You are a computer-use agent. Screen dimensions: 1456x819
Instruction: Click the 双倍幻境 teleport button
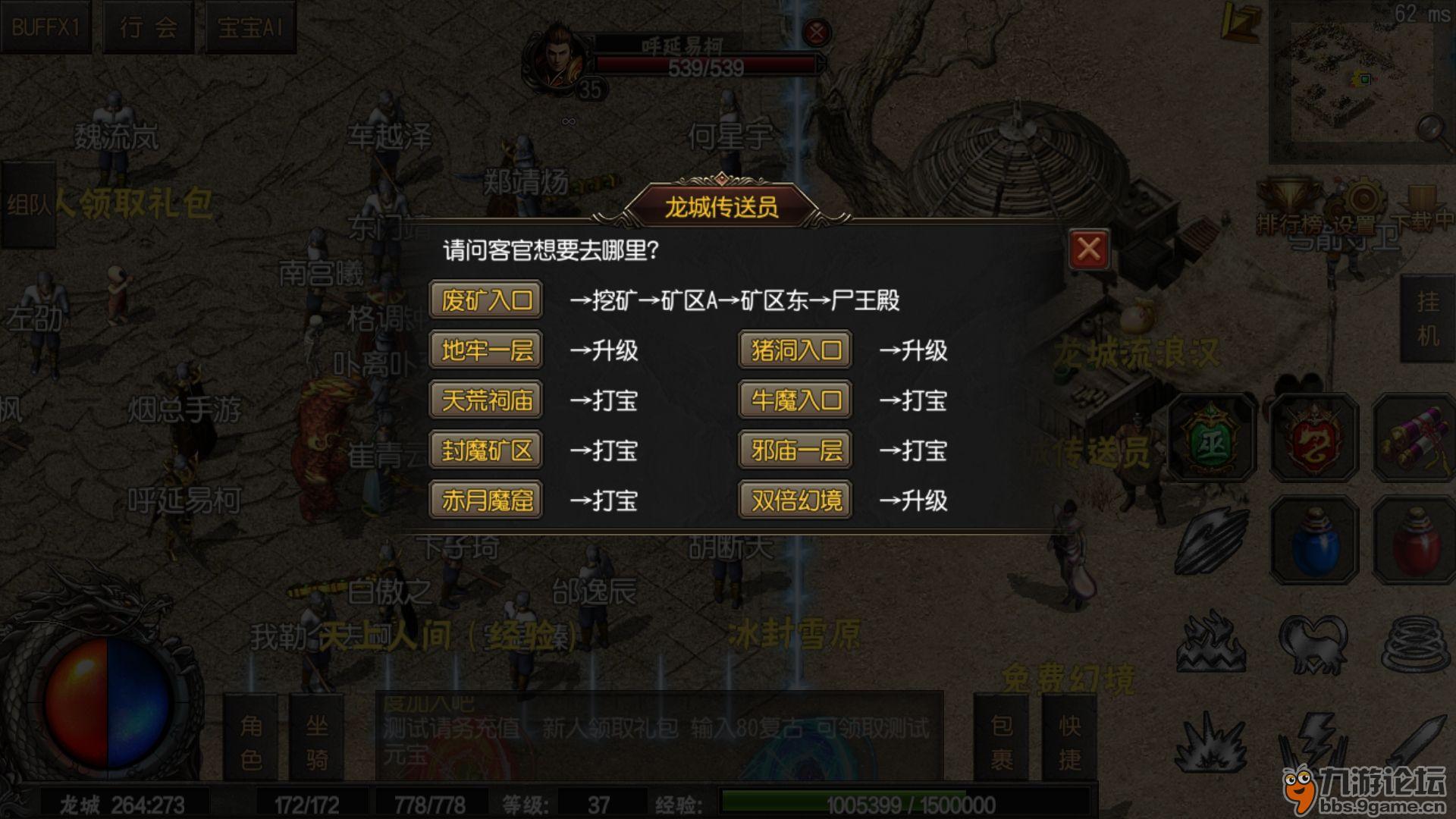point(794,499)
